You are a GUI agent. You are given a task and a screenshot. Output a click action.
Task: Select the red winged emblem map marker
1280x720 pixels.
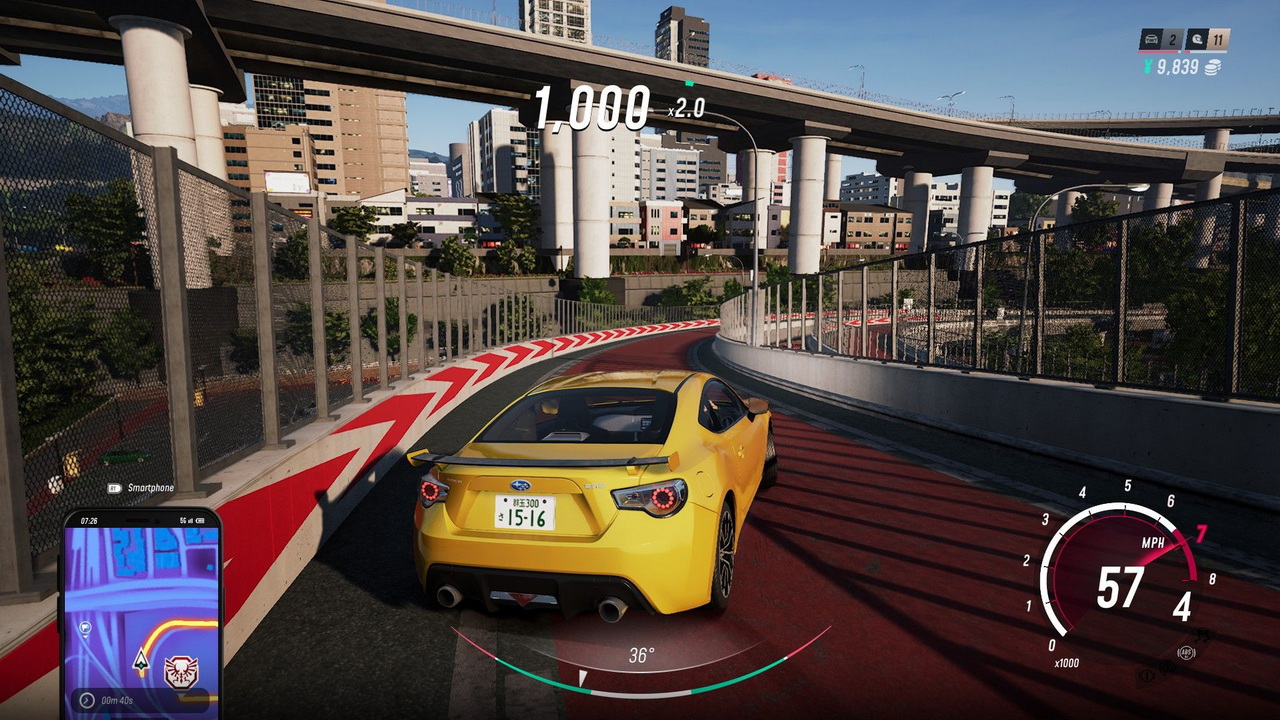[181, 672]
